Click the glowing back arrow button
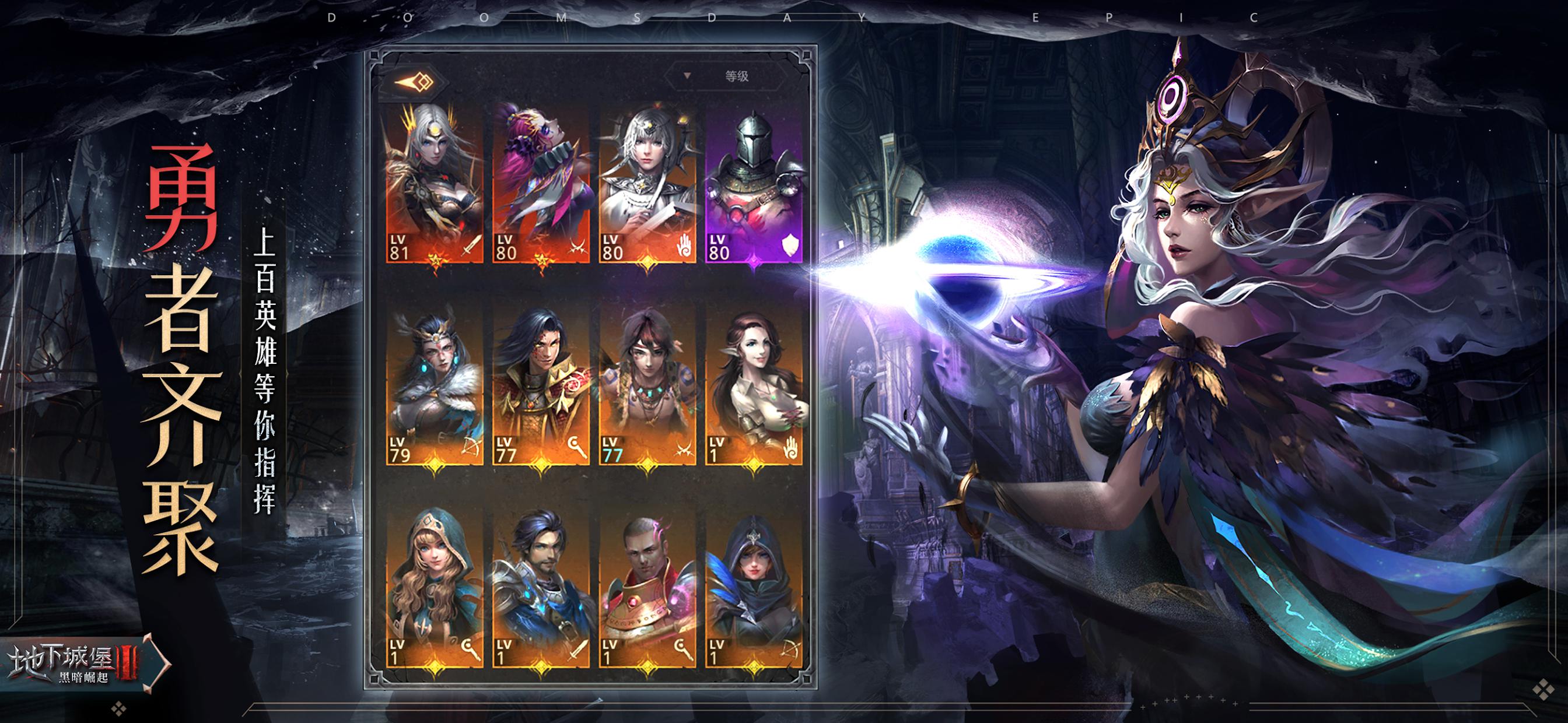Image resolution: width=1568 pixels, height=723 pixels. [x=414, y=82]
